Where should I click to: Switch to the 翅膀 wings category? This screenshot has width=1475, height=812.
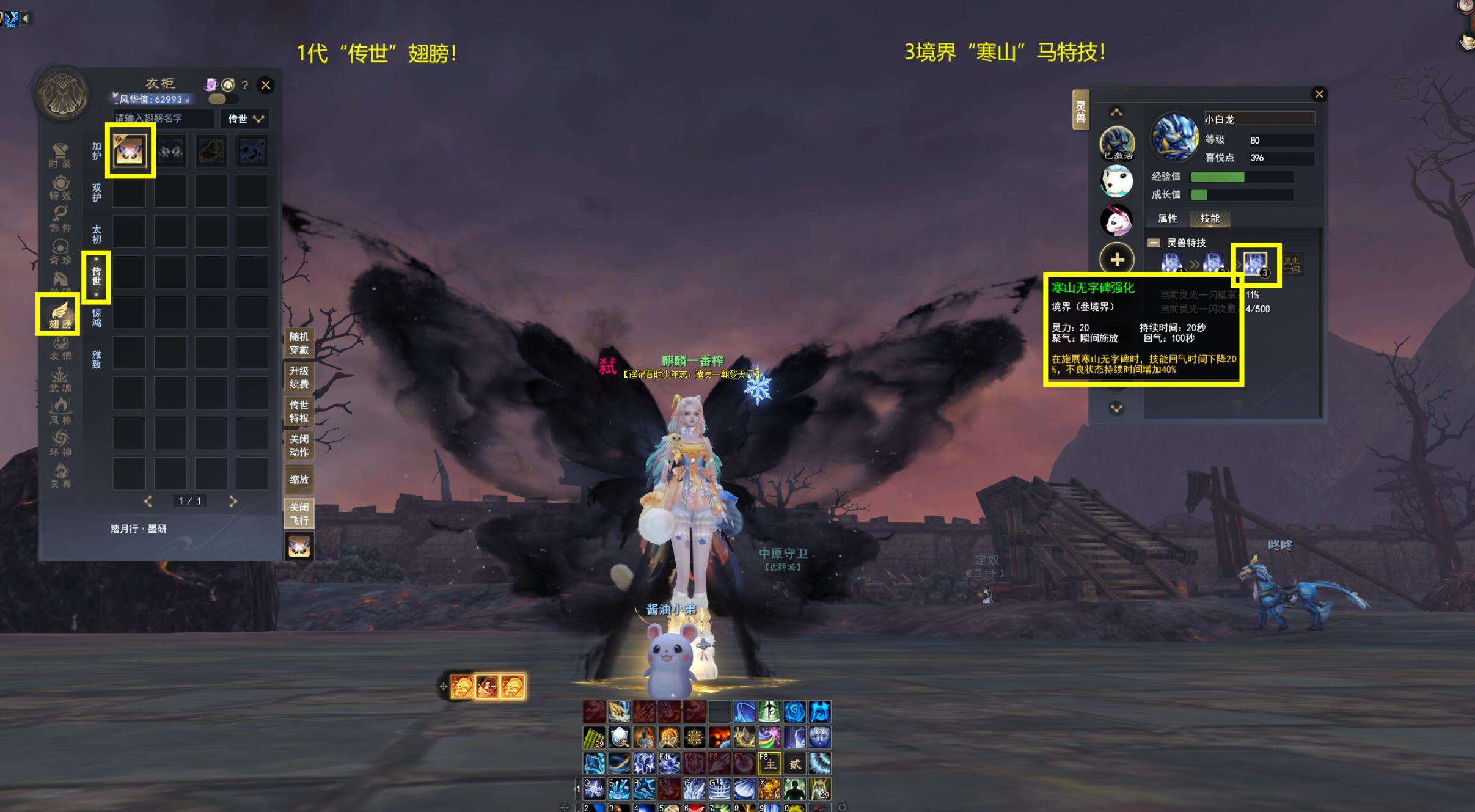[x=59, y=315]
